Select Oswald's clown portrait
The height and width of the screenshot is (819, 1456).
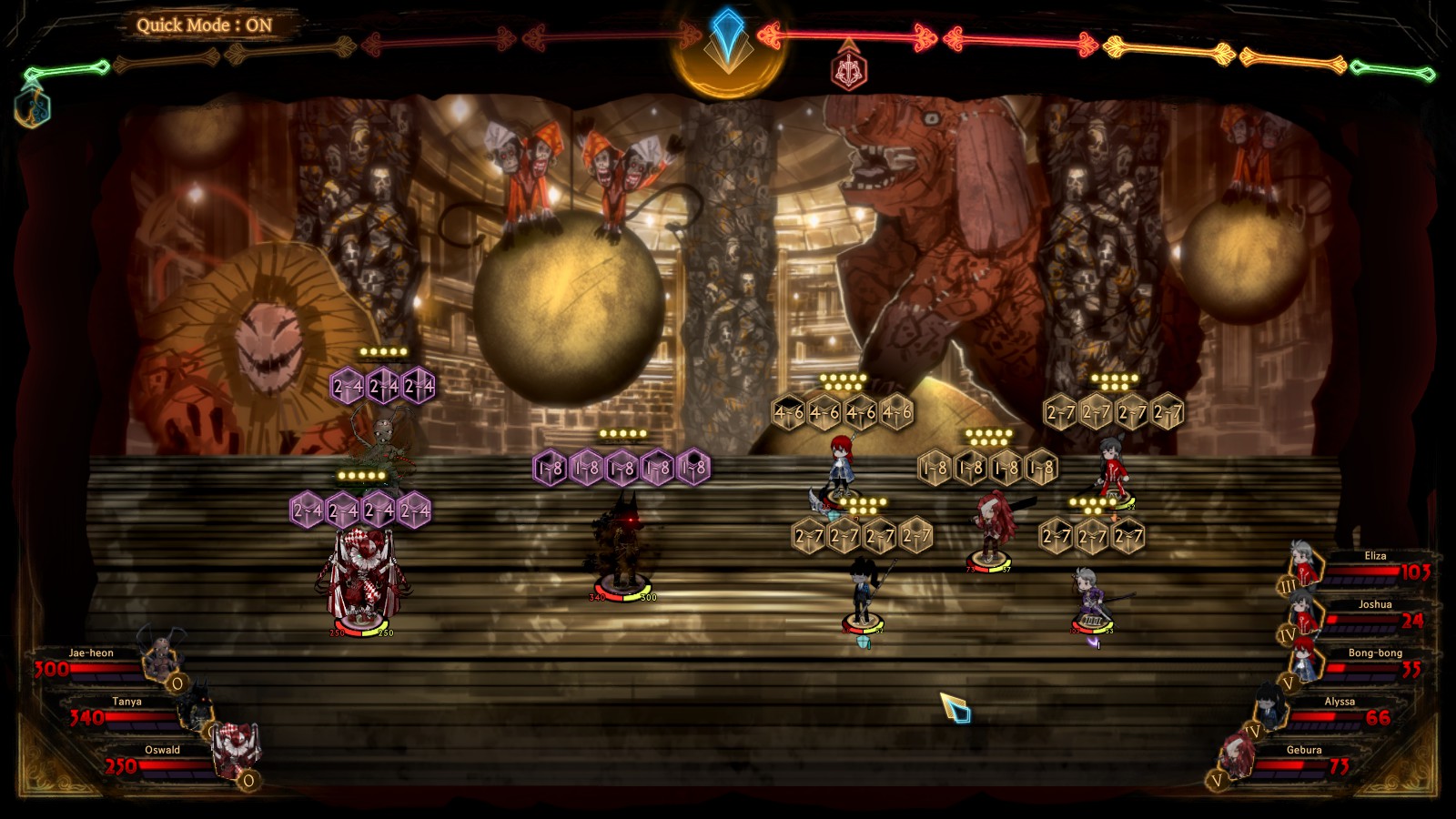(236, 750)
